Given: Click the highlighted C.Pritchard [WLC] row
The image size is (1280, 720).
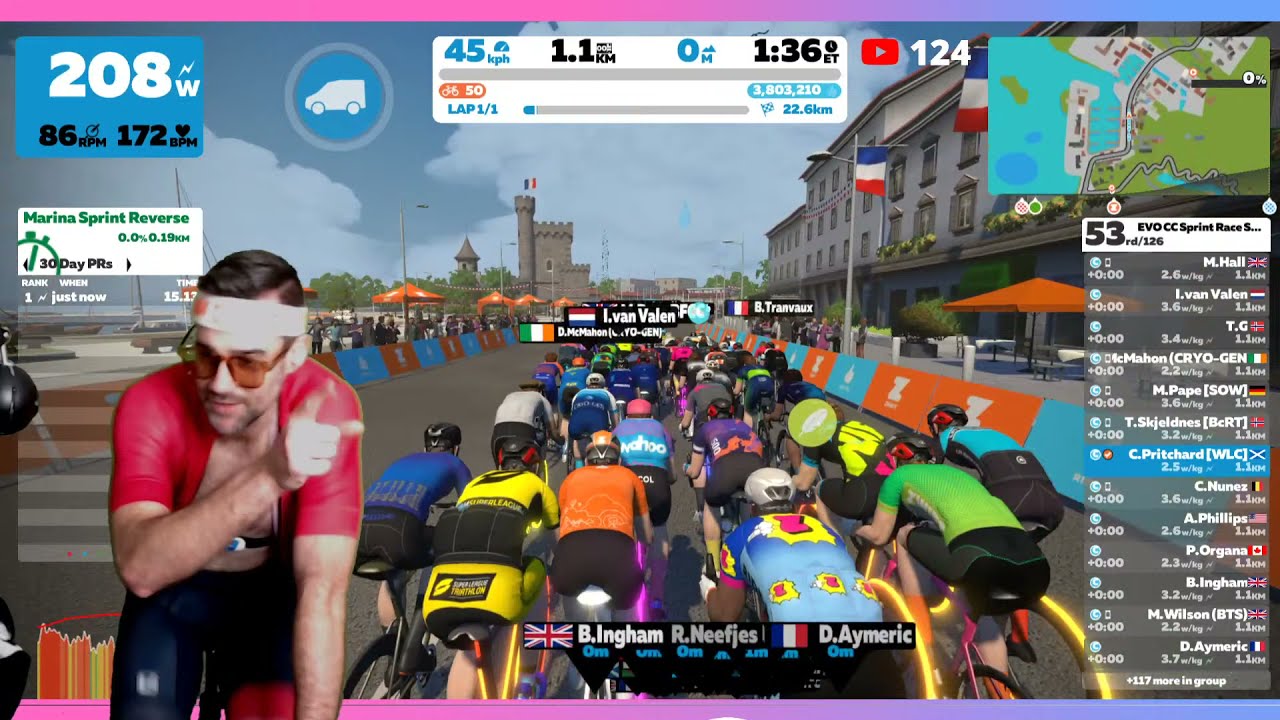Looking at the screenshot, I should point(1177,460).
